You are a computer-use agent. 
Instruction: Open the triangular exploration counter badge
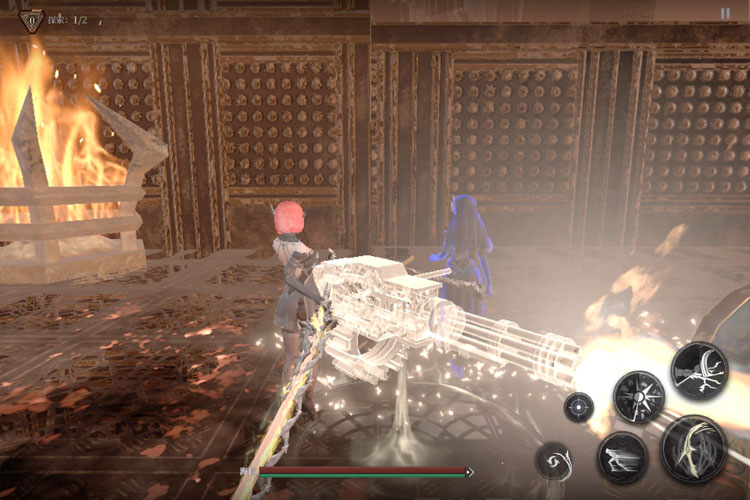(31, 19)
